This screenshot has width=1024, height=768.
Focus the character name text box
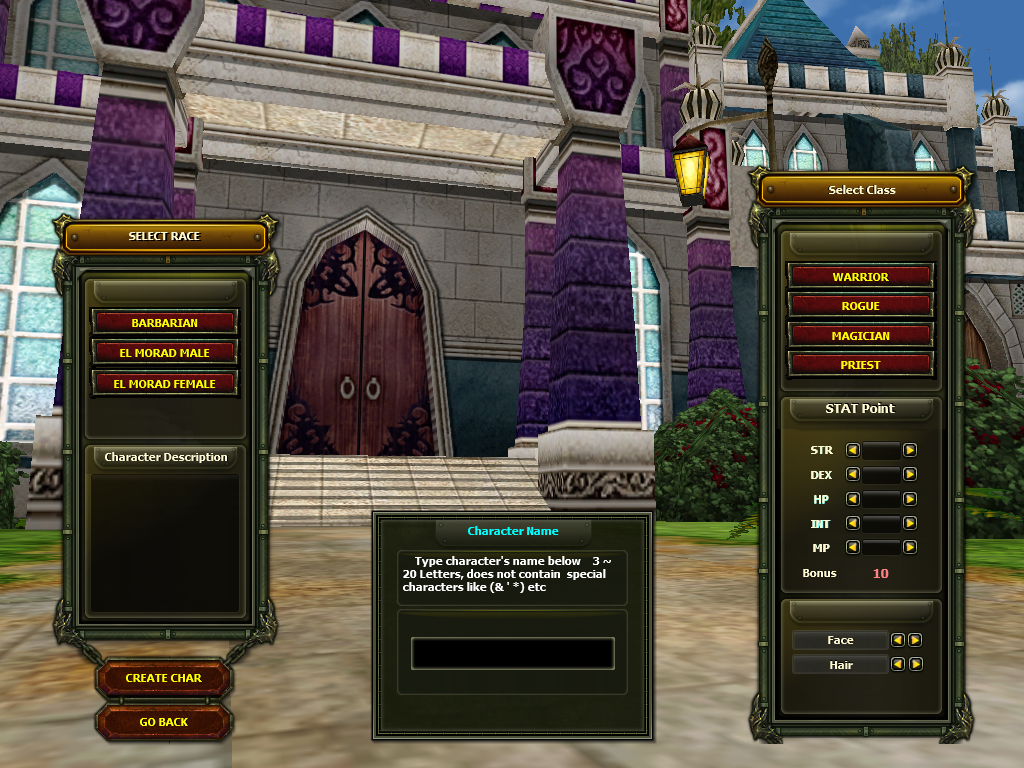pyautogui.click(x=512, y=653)
